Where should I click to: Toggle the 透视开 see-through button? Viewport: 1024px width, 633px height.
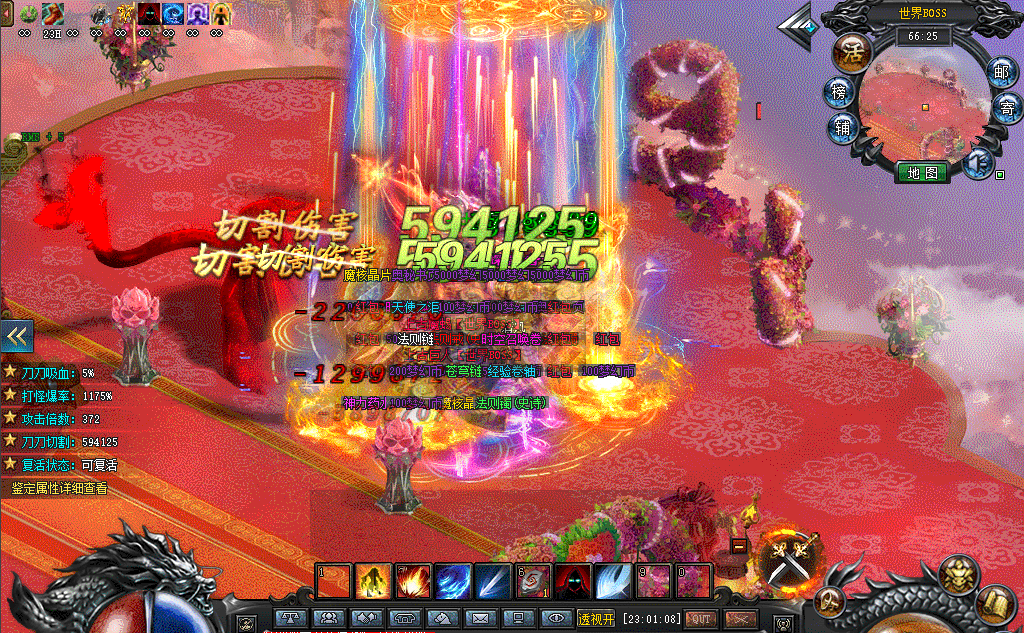coord(596,619)
